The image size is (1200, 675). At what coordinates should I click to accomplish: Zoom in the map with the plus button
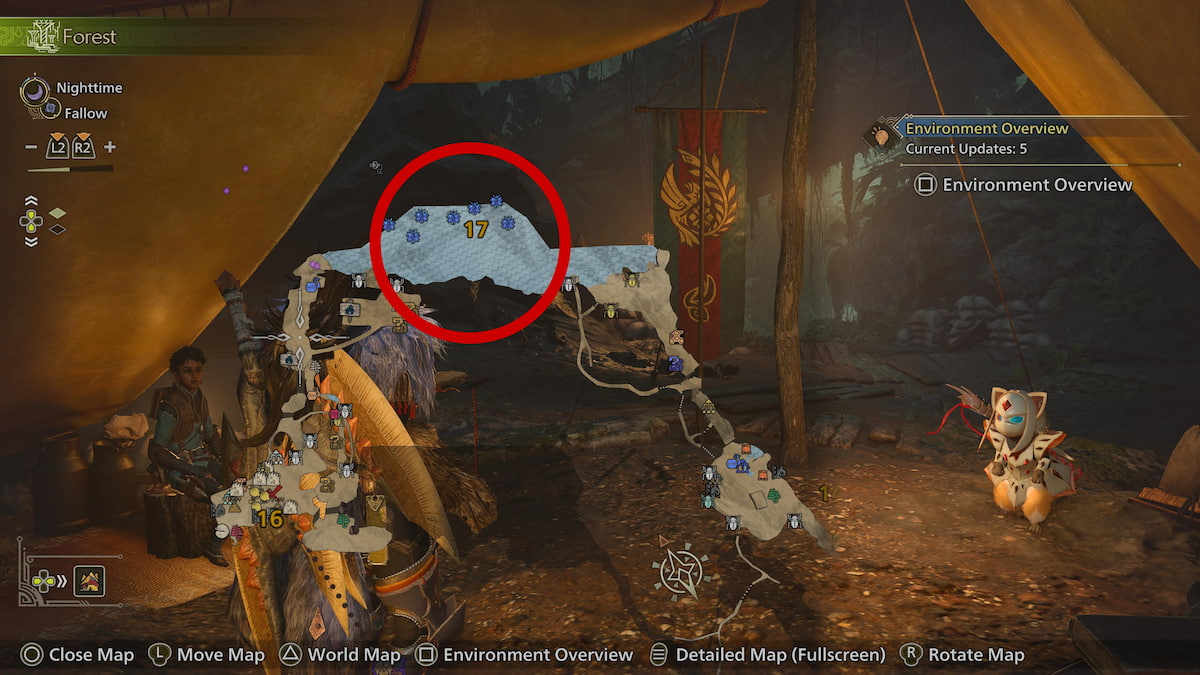(110, 147)
